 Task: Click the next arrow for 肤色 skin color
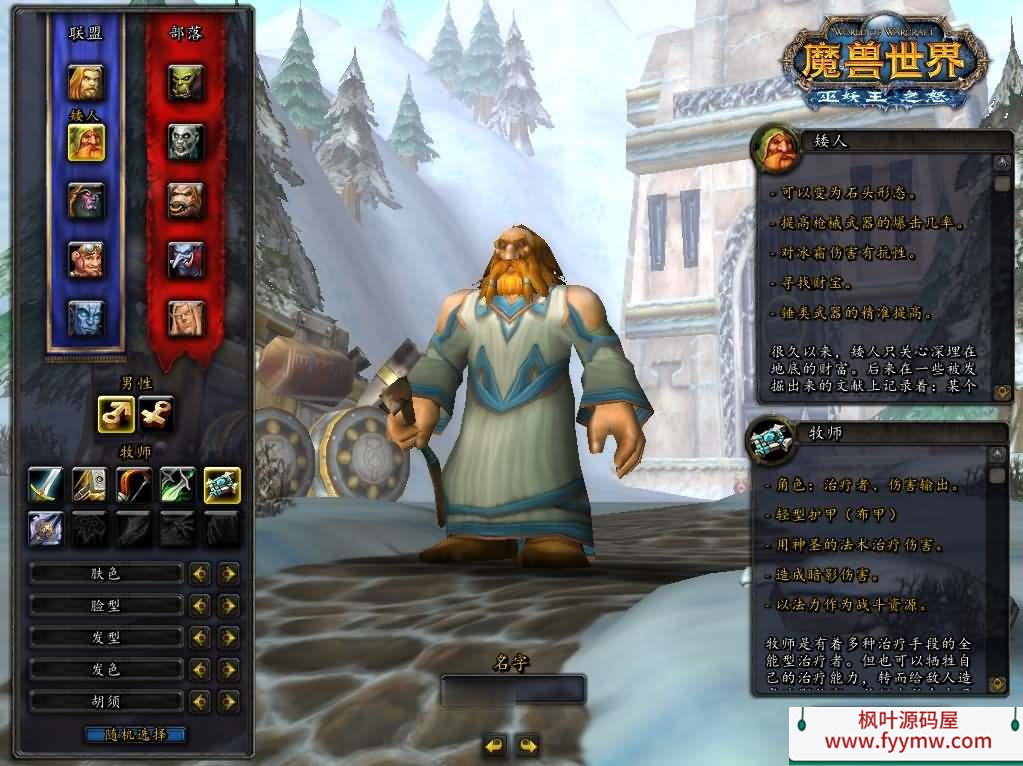tap(229, 573)
